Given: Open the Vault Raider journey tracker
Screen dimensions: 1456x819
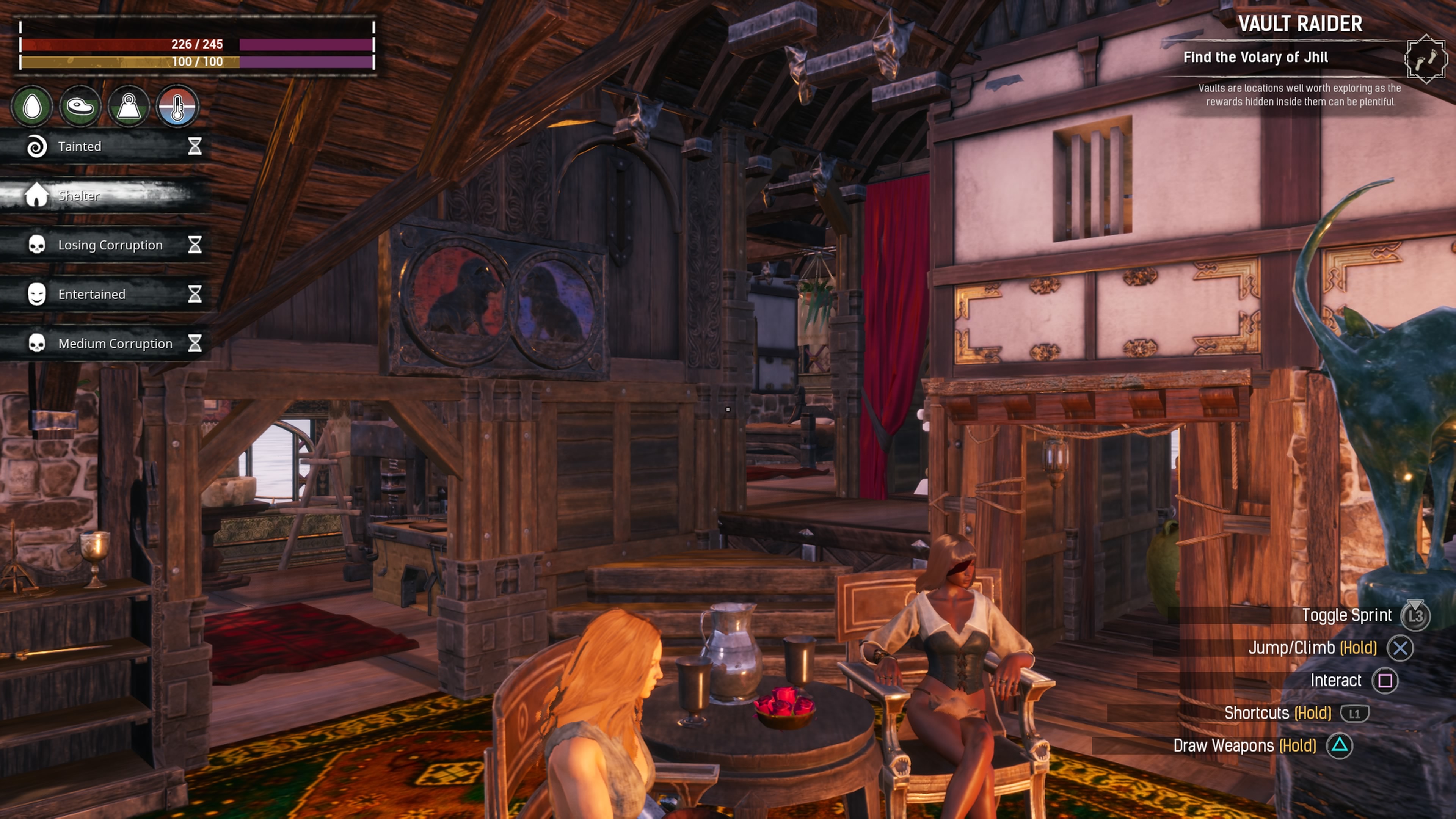Looking at the screenshot, I should [1299, 24].
